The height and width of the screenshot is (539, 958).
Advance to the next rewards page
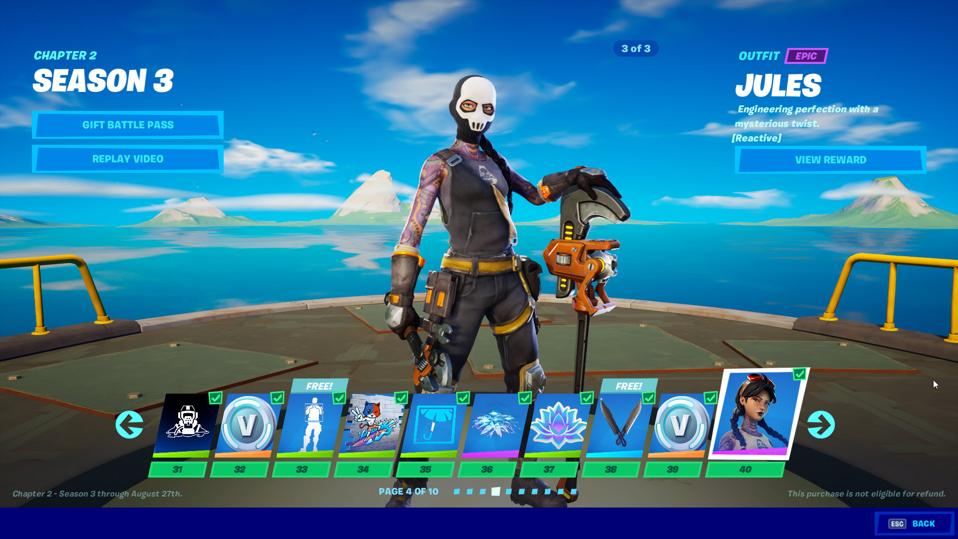click(x=820, y=425)
